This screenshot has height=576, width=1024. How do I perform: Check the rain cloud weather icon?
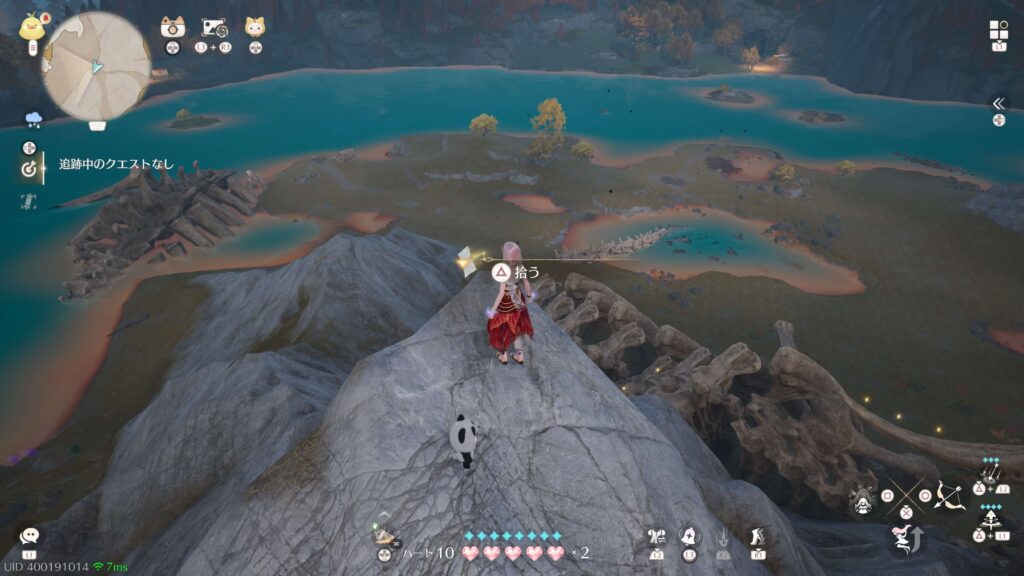tap(33, 119)
